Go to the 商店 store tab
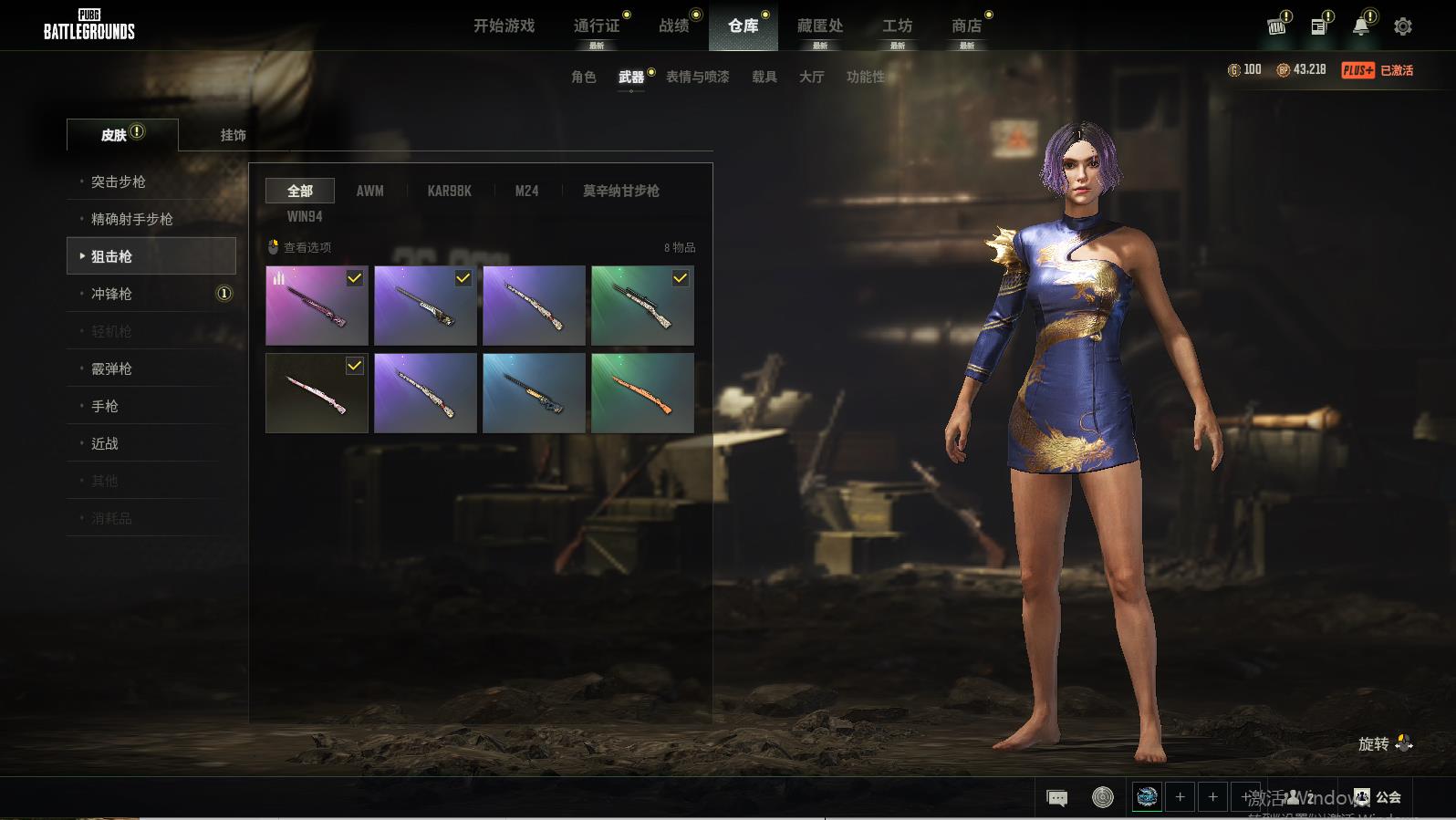Viewport: 1456px width, 820px height. (966, 26)
